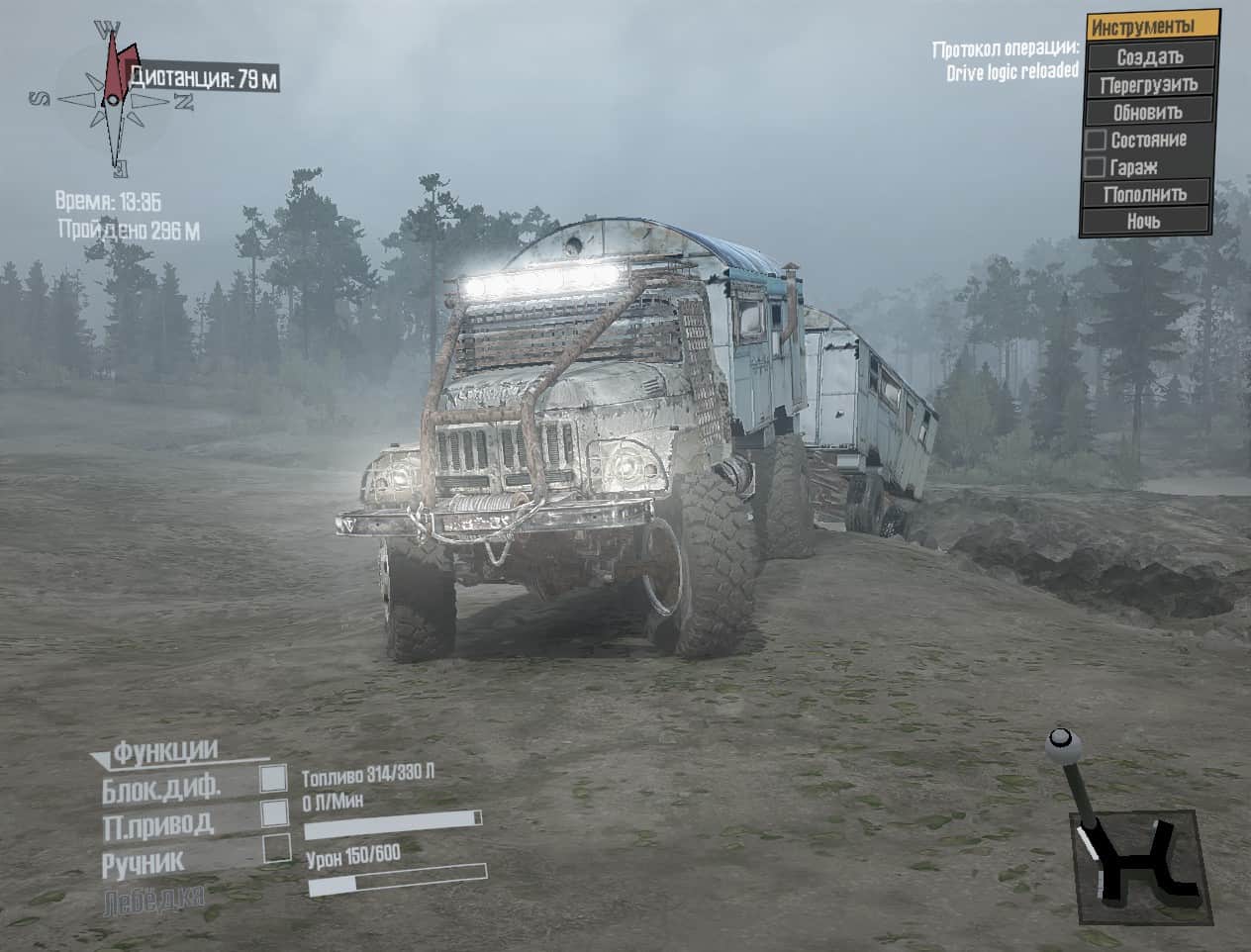1251x952 pixels.
Task: Click the gear shifter knob
Action: click(1060, 738)
